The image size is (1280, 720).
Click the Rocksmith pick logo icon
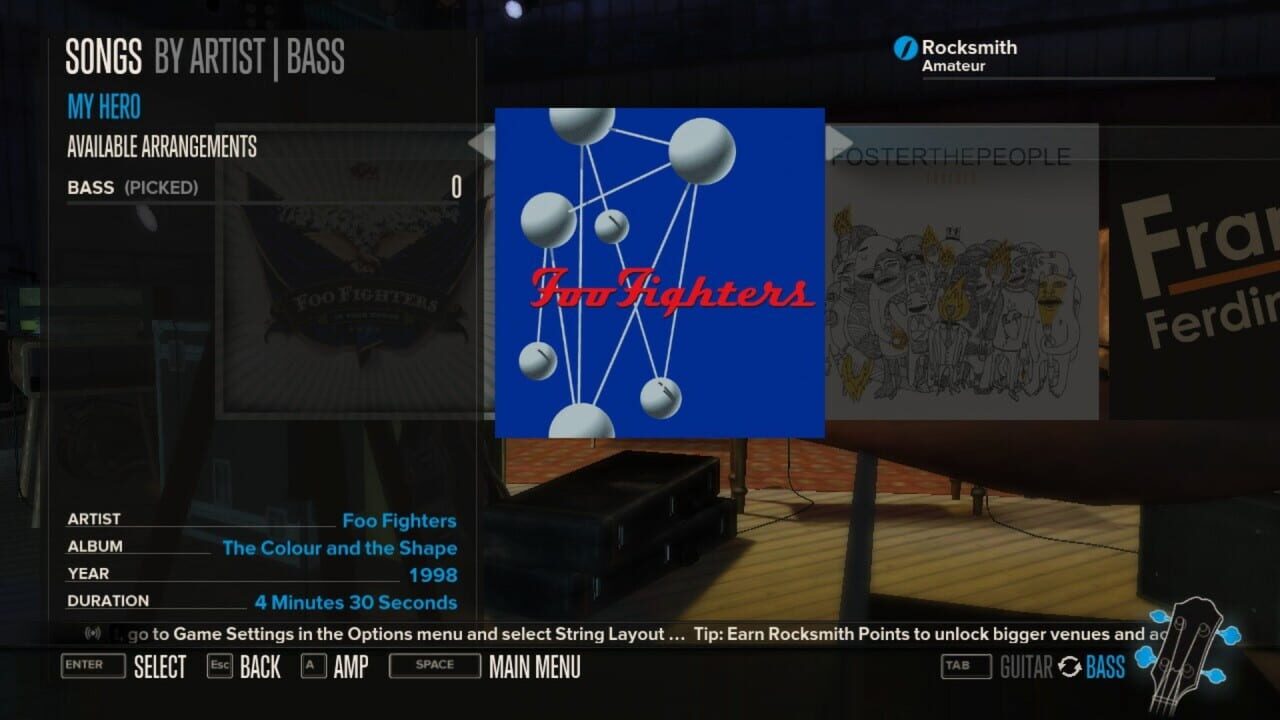coord(905,47)
